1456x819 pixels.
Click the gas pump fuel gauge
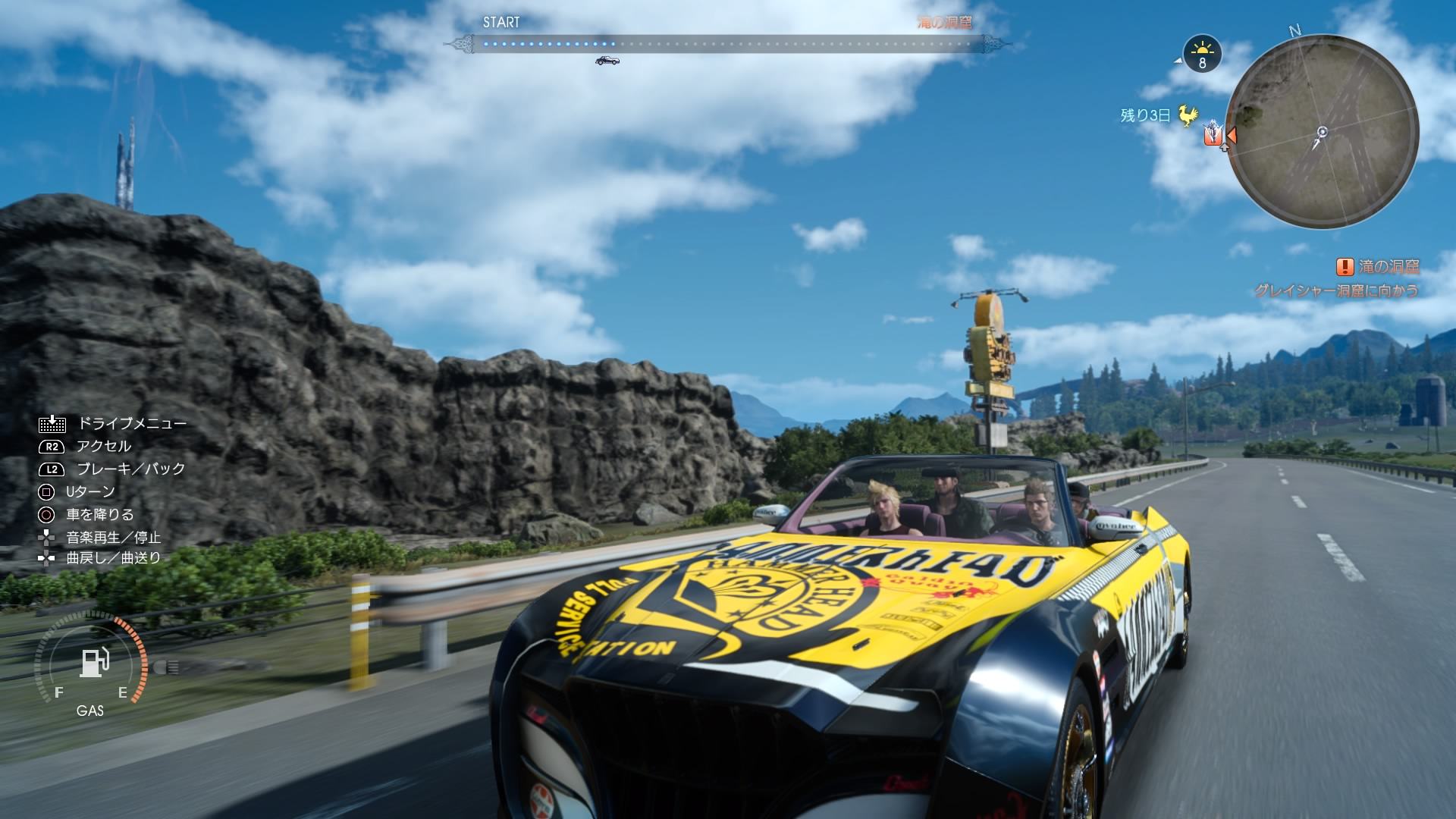[x=93, y=662]
